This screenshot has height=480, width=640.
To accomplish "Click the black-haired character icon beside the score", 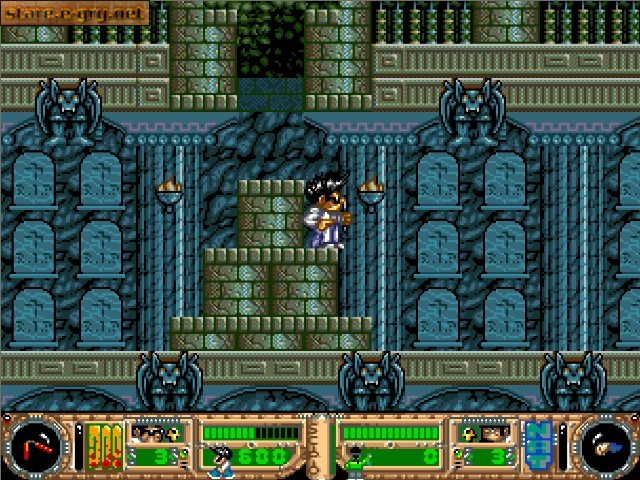I will point(219,459).
